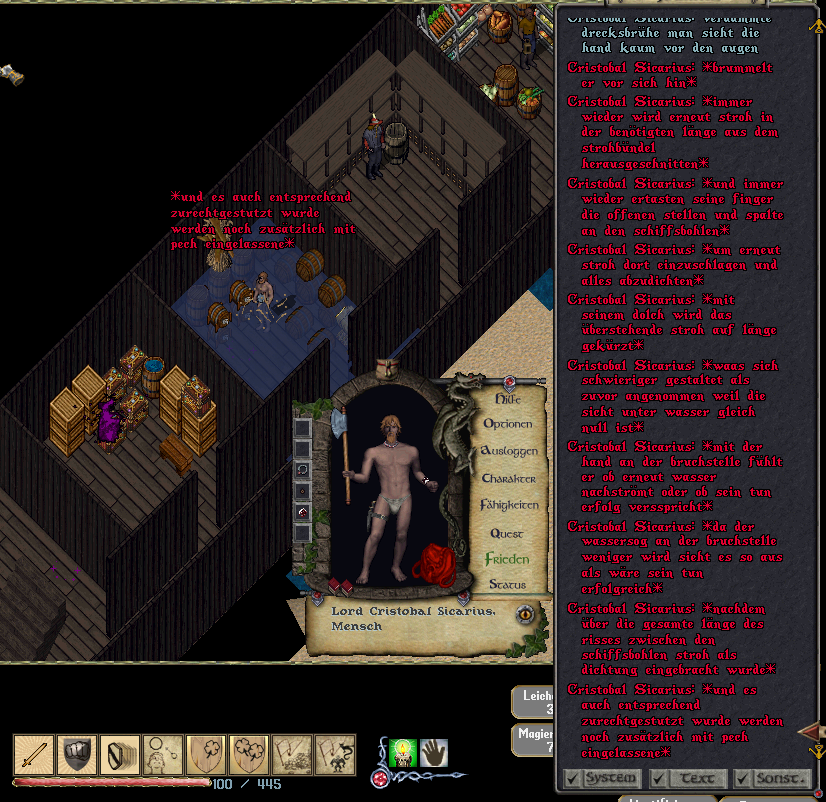The width and height of the screenshot is (826, 802).
Task: Toggle the Frieden peace mode
Action: [x=506, y=559]
